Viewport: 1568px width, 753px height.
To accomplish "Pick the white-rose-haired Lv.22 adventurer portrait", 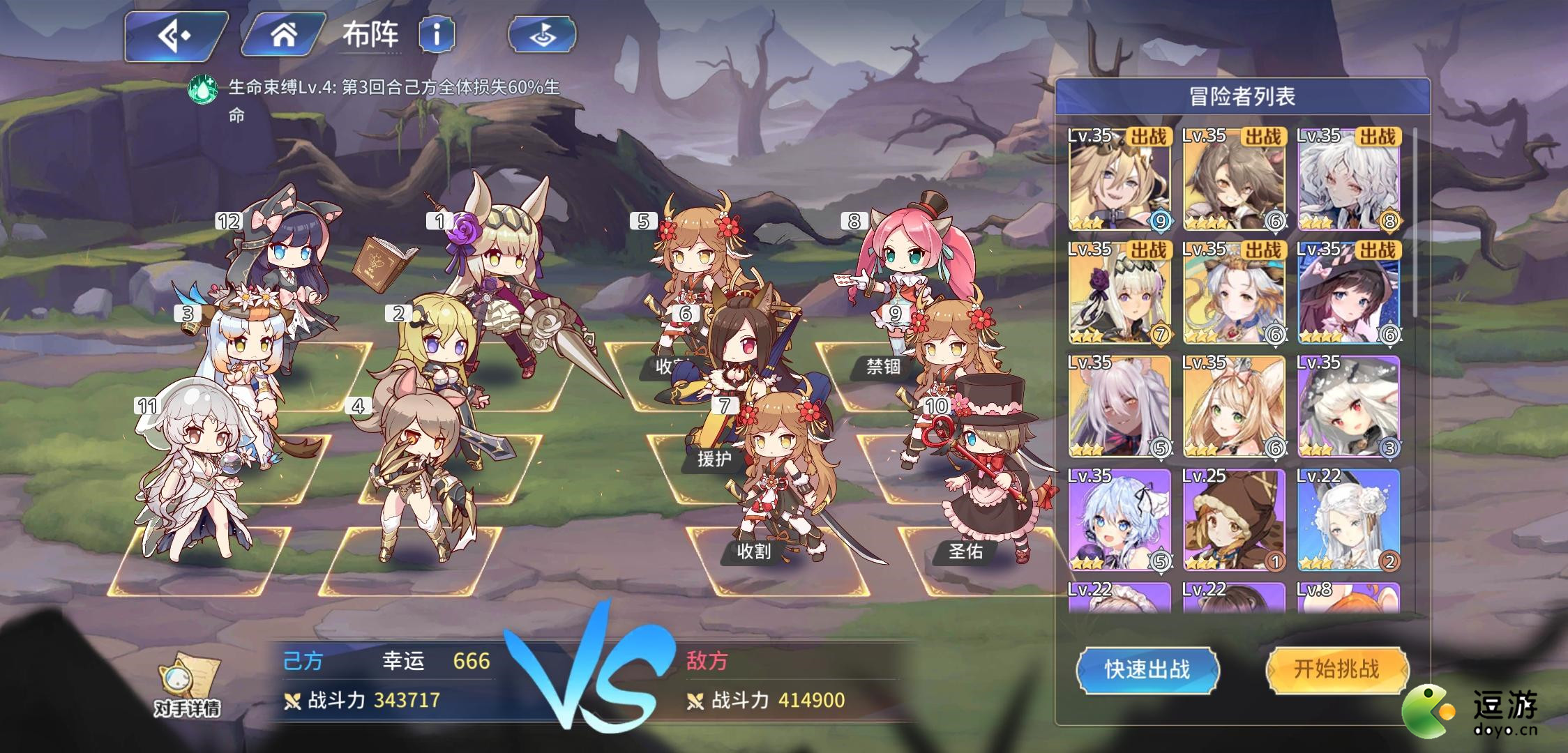I will click(x=1348, y=519).
